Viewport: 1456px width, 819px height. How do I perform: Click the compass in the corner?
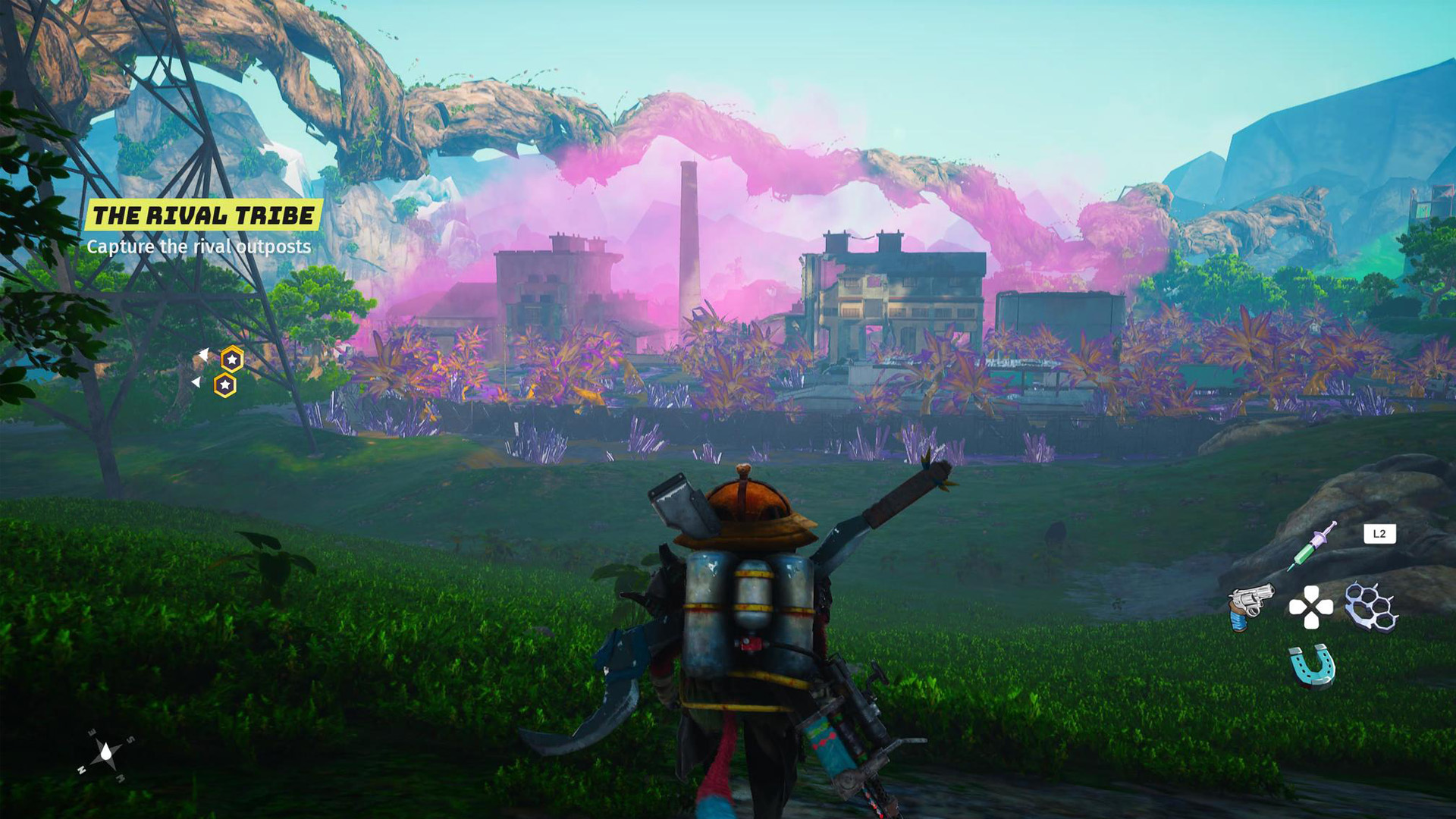(105, 754)
